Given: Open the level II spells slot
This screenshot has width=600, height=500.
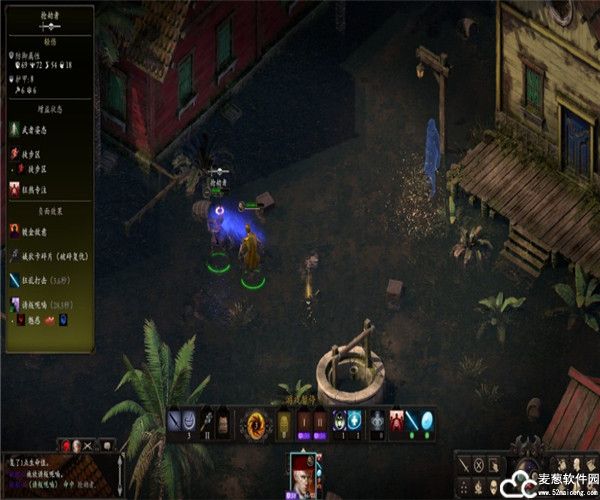Looking at the screenshot, I should click(x=321, y=421).
